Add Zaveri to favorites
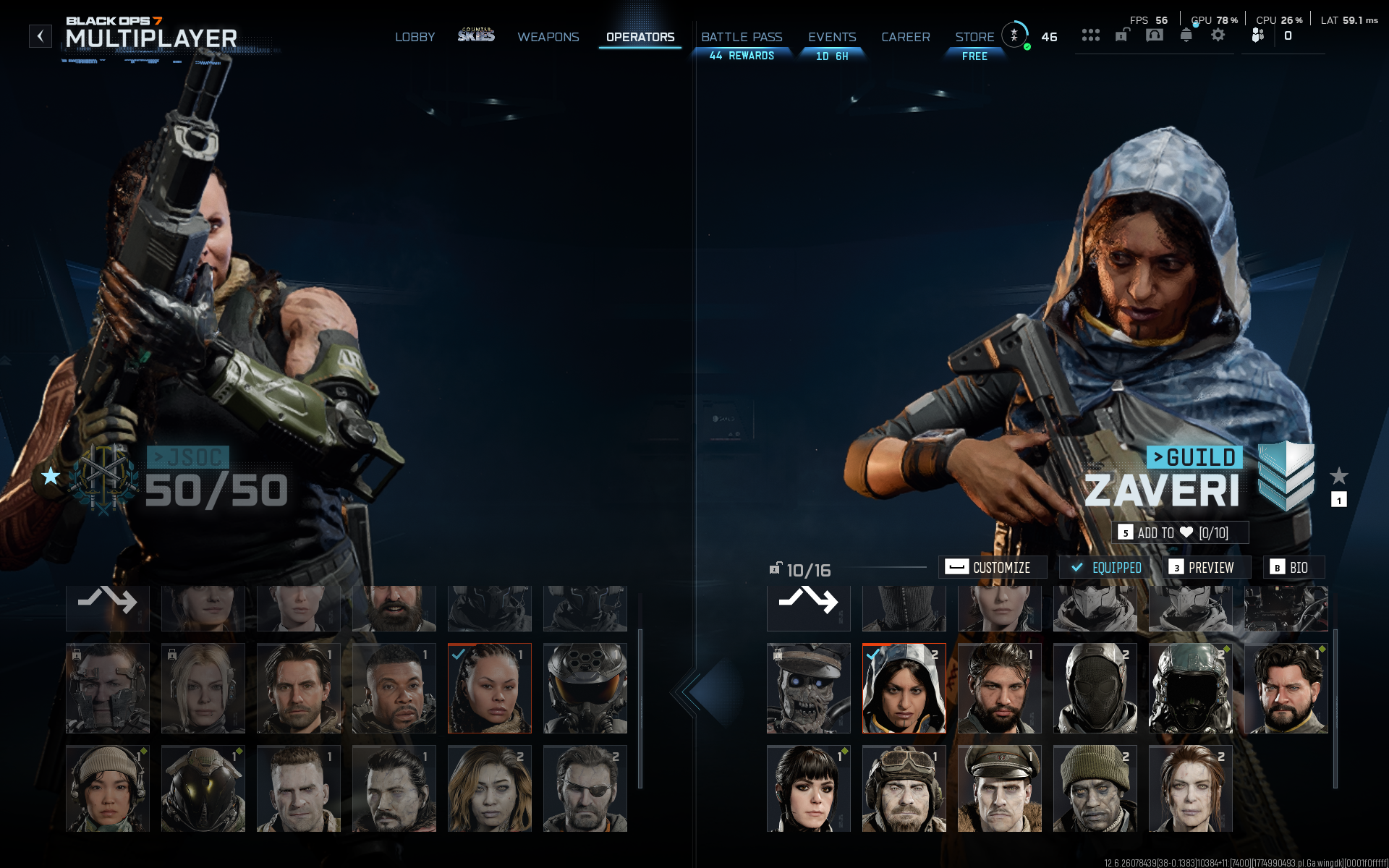Viewport: 1389px width, 868px height. (1179, 533)
